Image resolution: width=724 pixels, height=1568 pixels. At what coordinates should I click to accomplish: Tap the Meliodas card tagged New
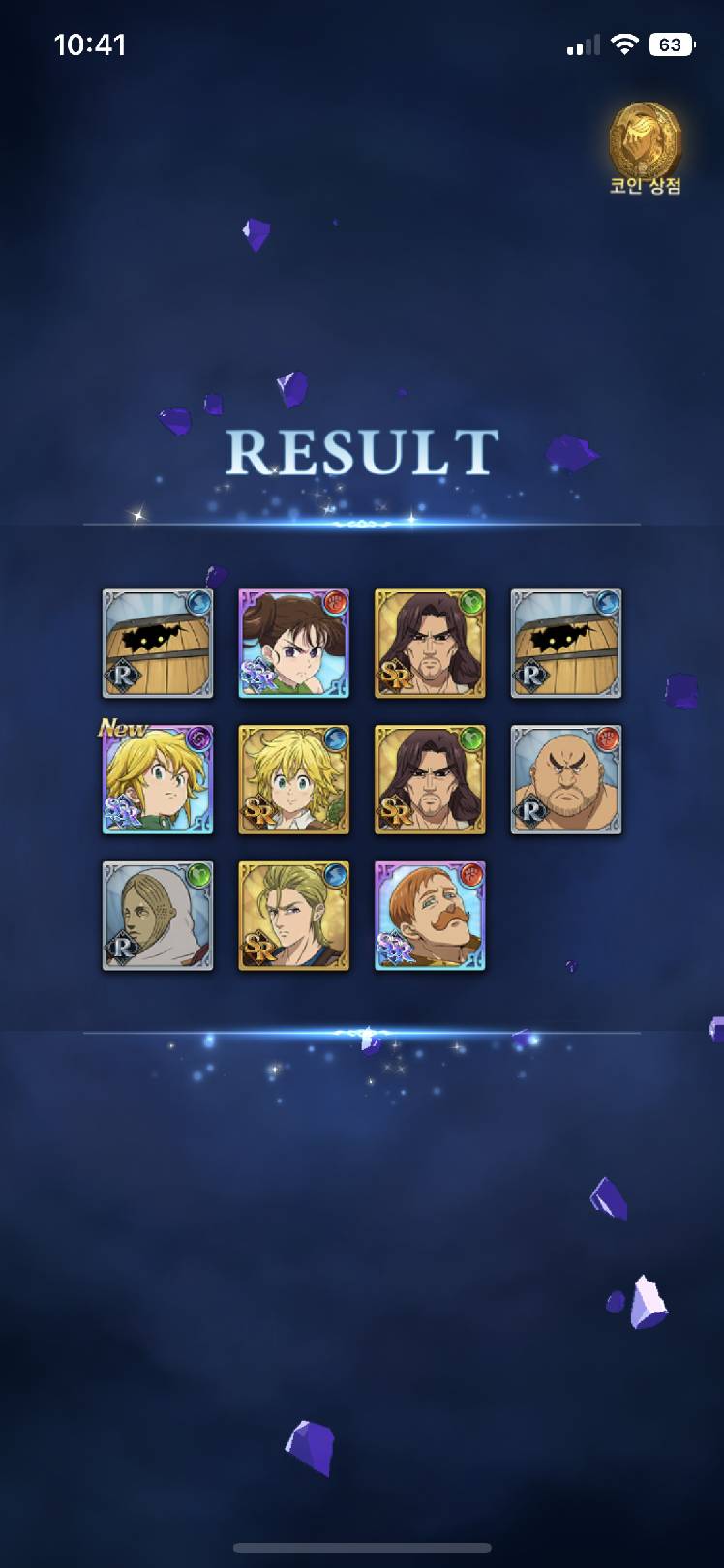[x=158, y=779]
